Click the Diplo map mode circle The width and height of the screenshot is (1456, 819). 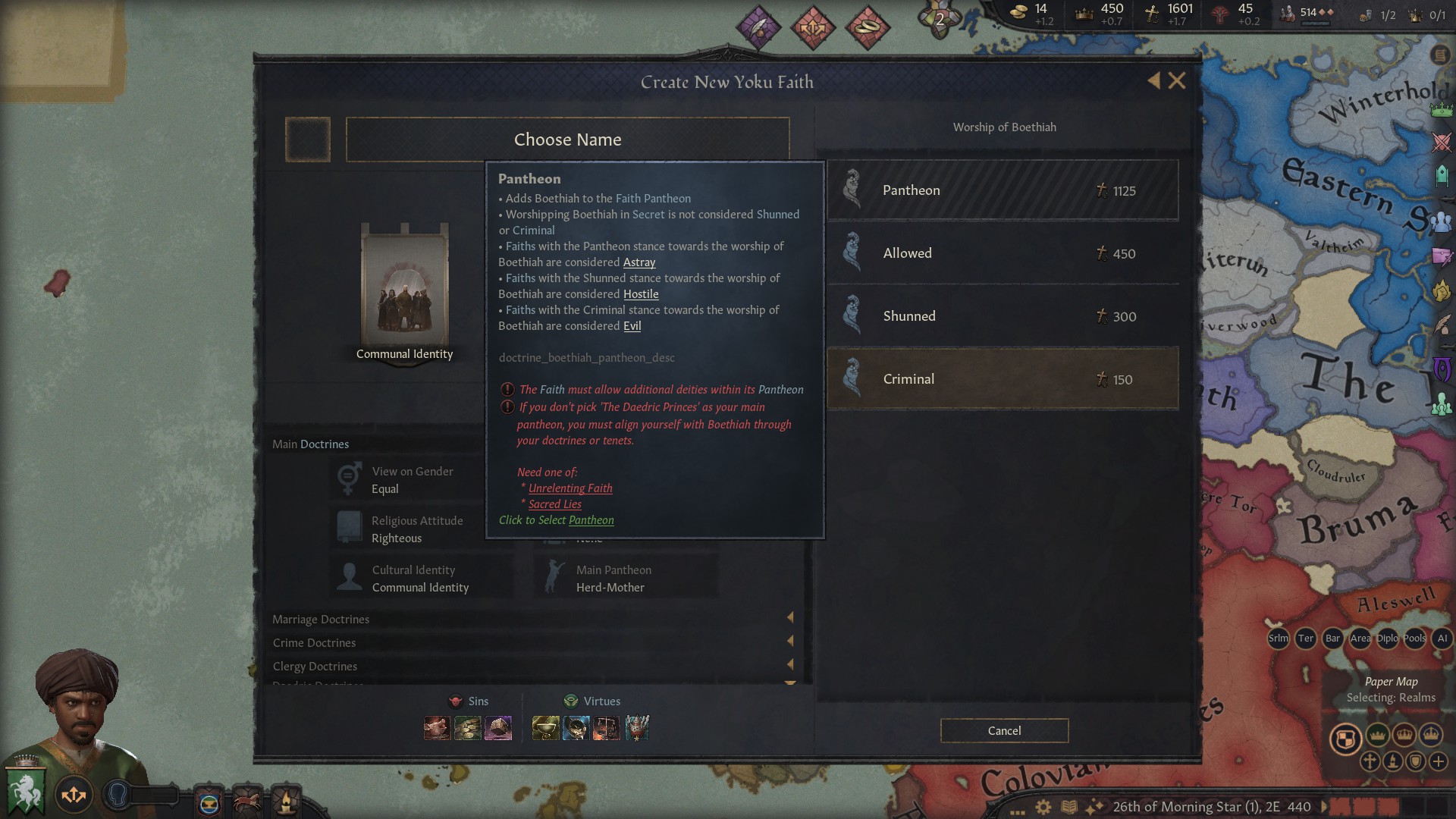pyautogui.click(x=1388, y=639)
